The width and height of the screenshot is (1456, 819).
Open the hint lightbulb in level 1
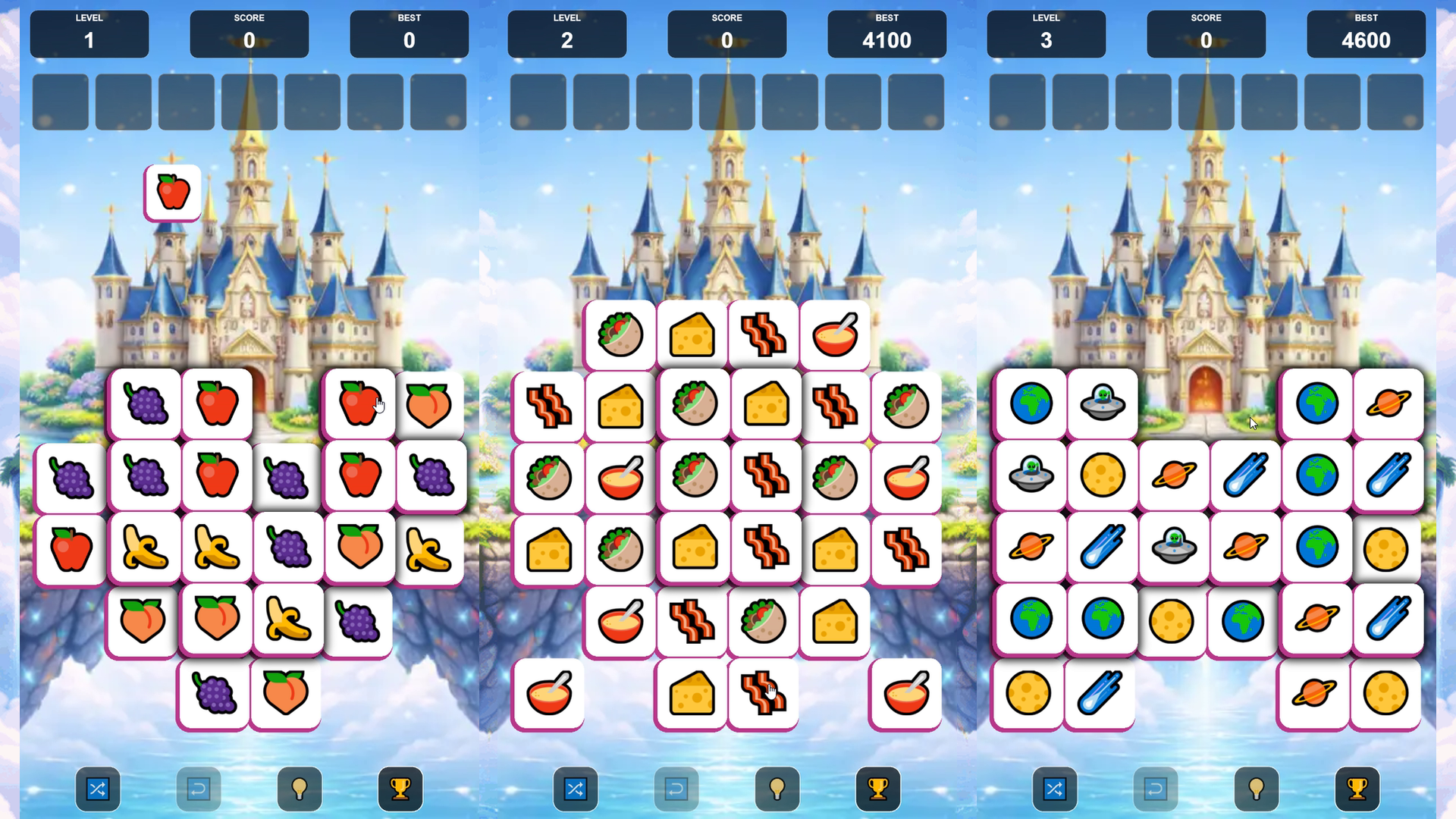[299, 789]
